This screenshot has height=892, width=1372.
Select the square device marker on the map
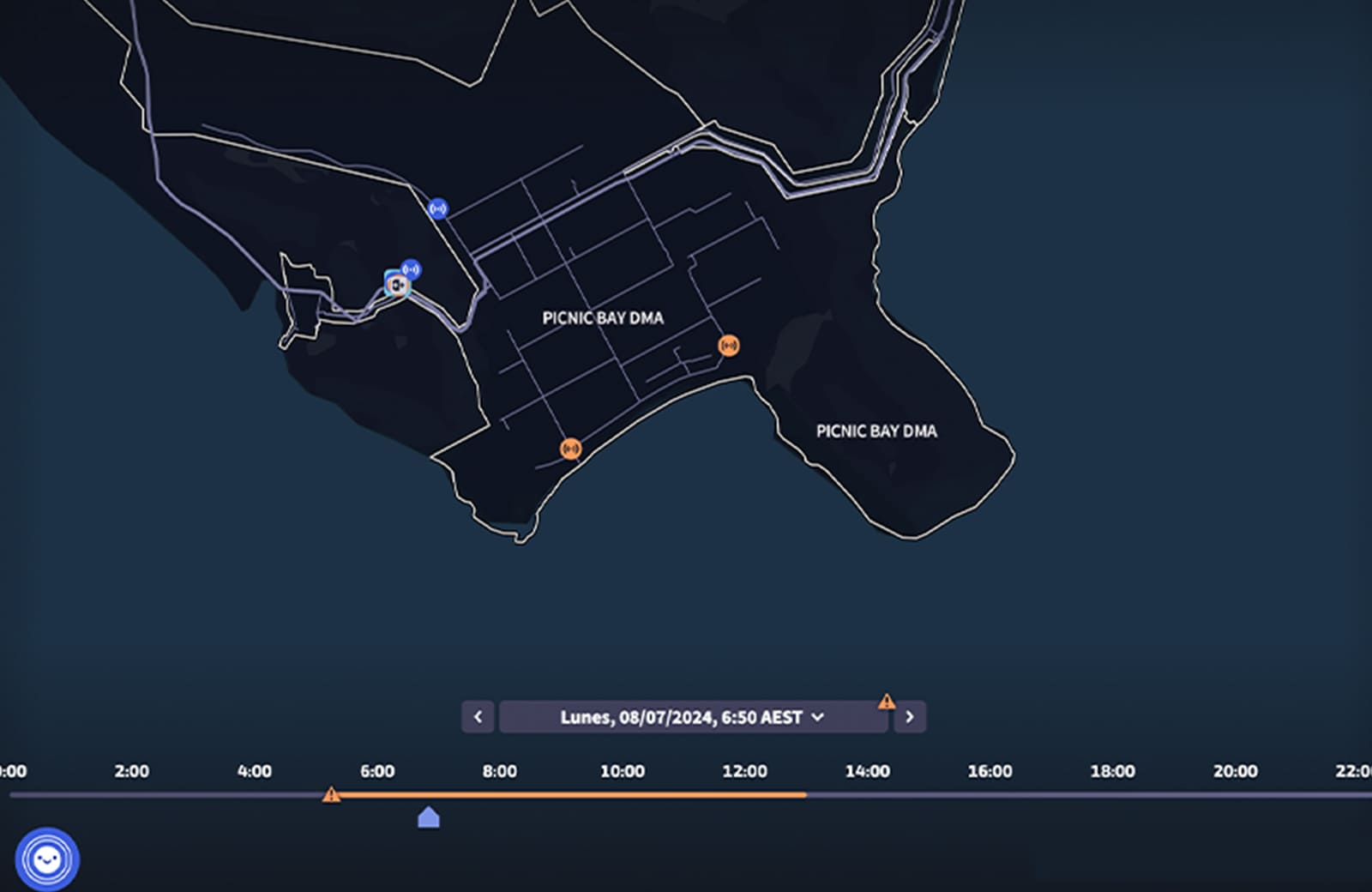point(396,284)
